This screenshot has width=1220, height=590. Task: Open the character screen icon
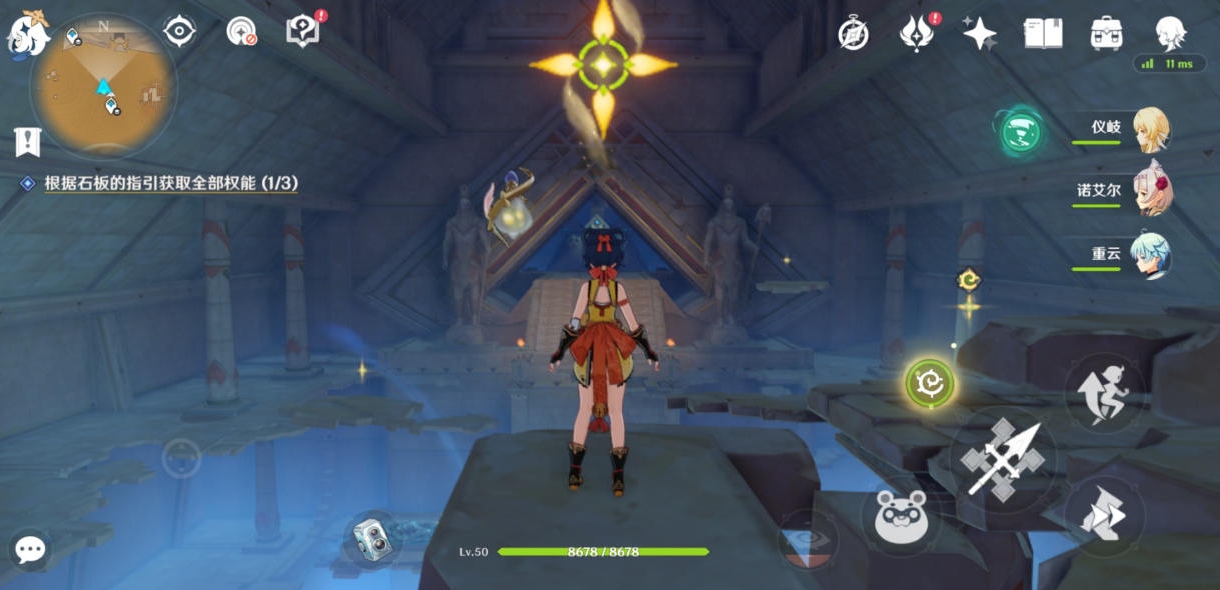(1170, 34)
